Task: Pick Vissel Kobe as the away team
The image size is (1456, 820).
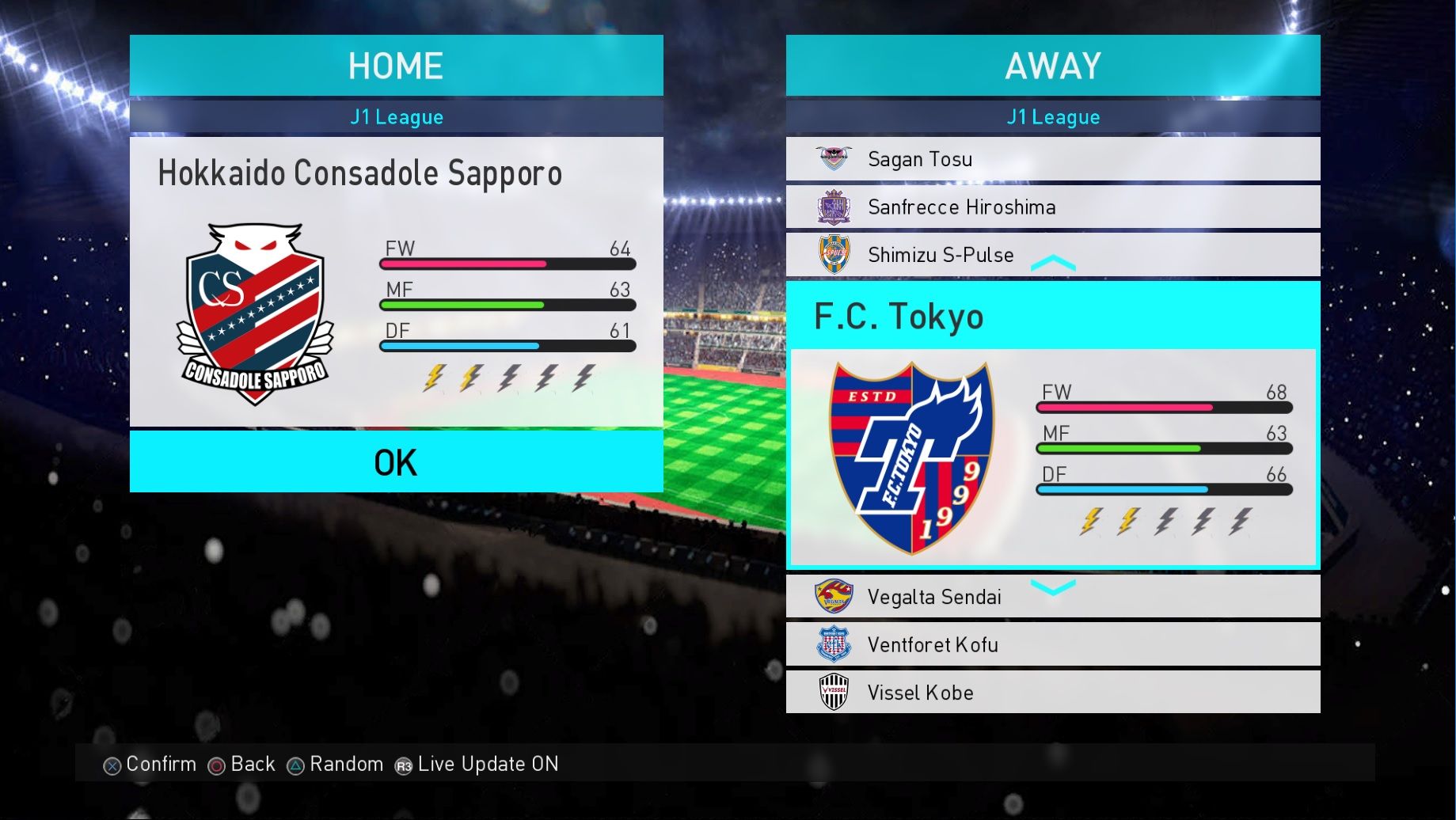Action: click(1052, 693)
